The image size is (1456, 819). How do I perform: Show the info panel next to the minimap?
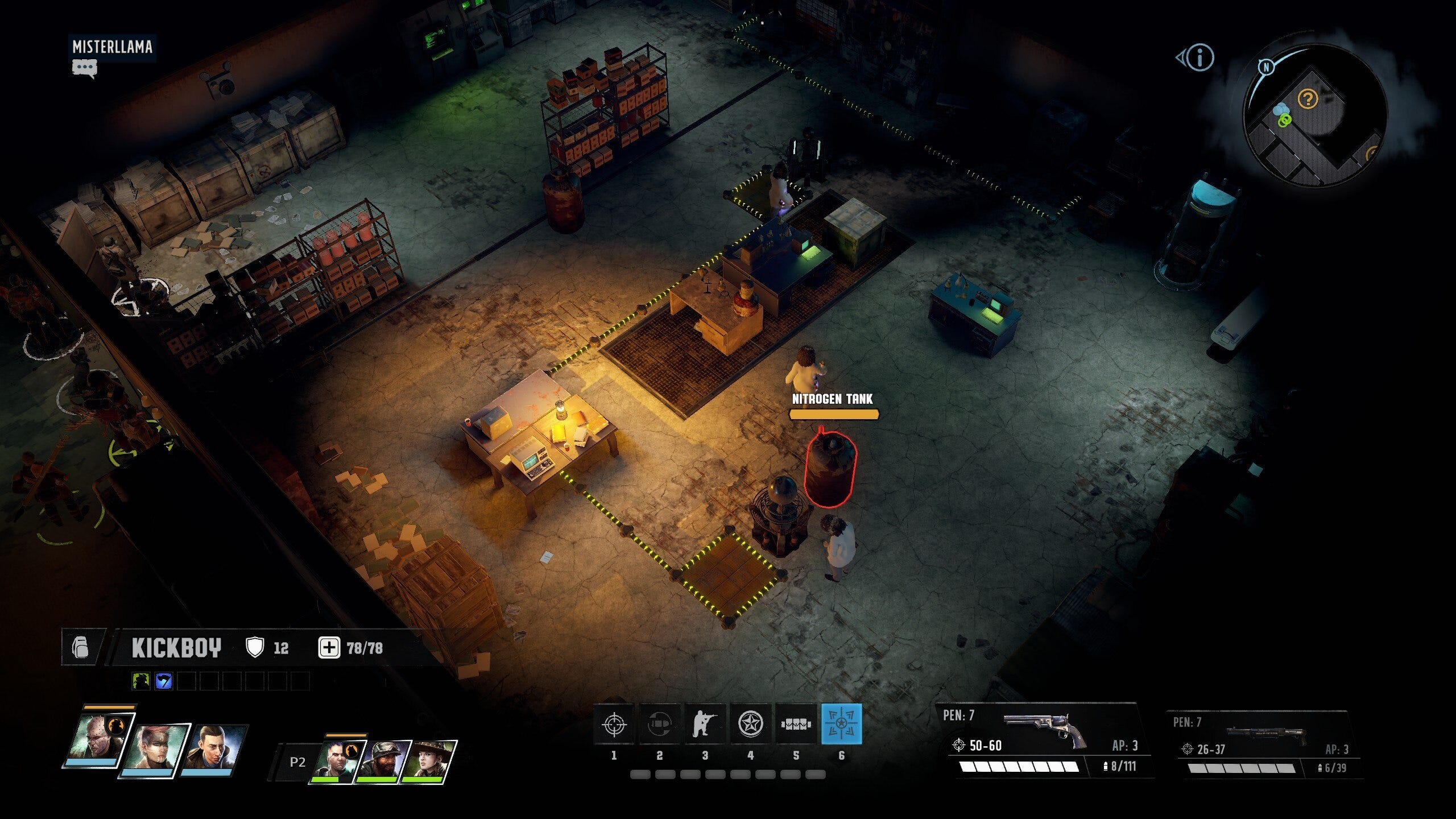point(1200,57)
